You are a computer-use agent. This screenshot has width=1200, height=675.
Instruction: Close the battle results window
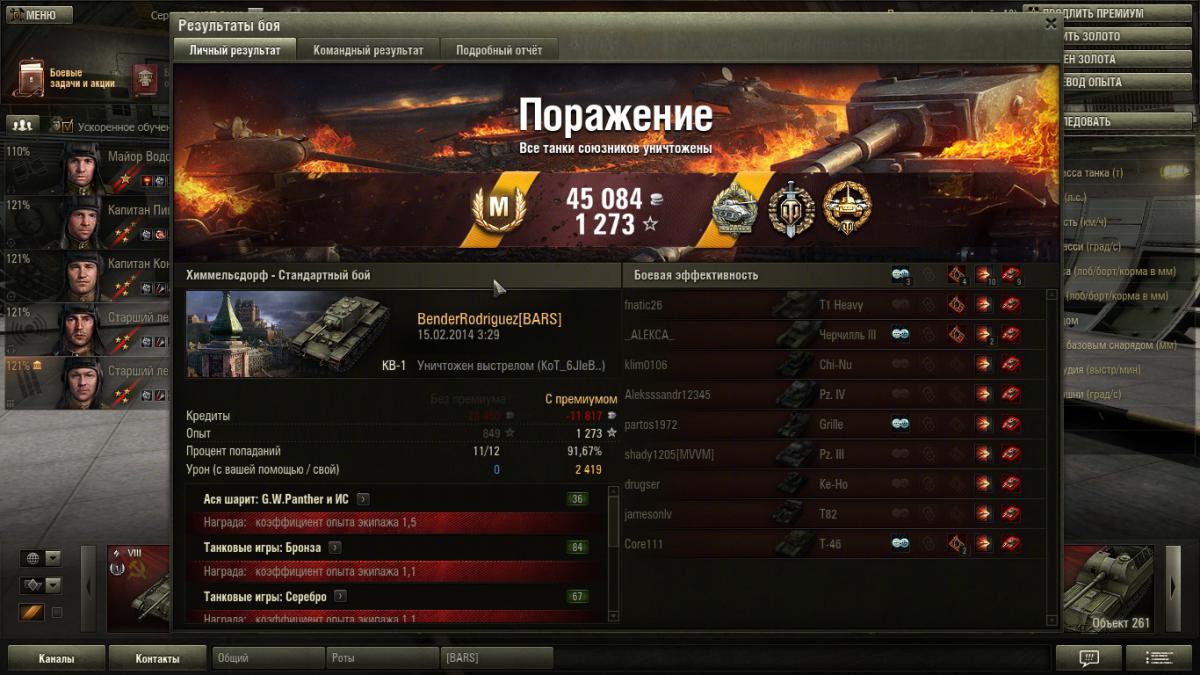[x=1050, y=23]
